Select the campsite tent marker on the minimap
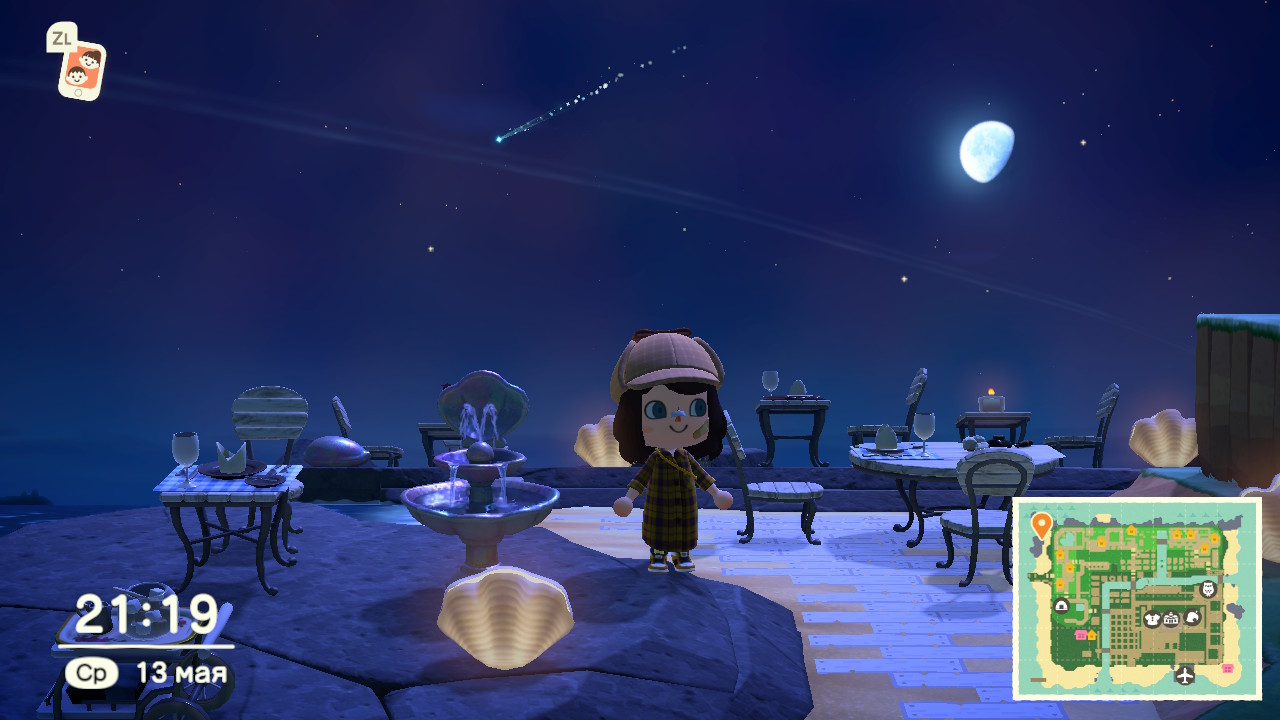Screen dimensions: 1280x720 coord(1061,605)
